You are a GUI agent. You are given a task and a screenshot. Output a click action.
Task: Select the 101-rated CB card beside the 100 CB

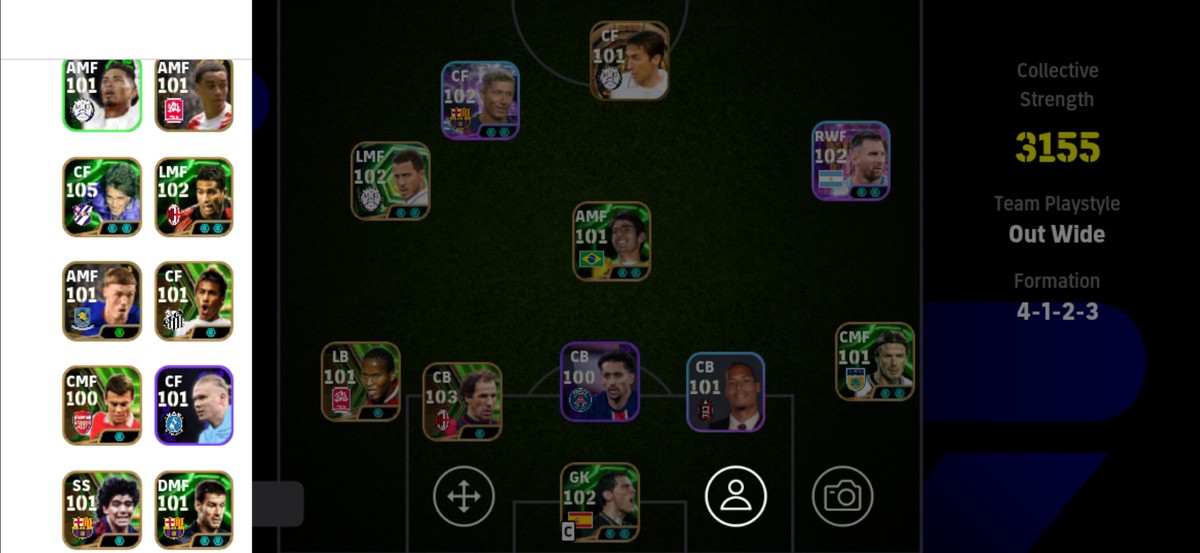coord(726,392)
